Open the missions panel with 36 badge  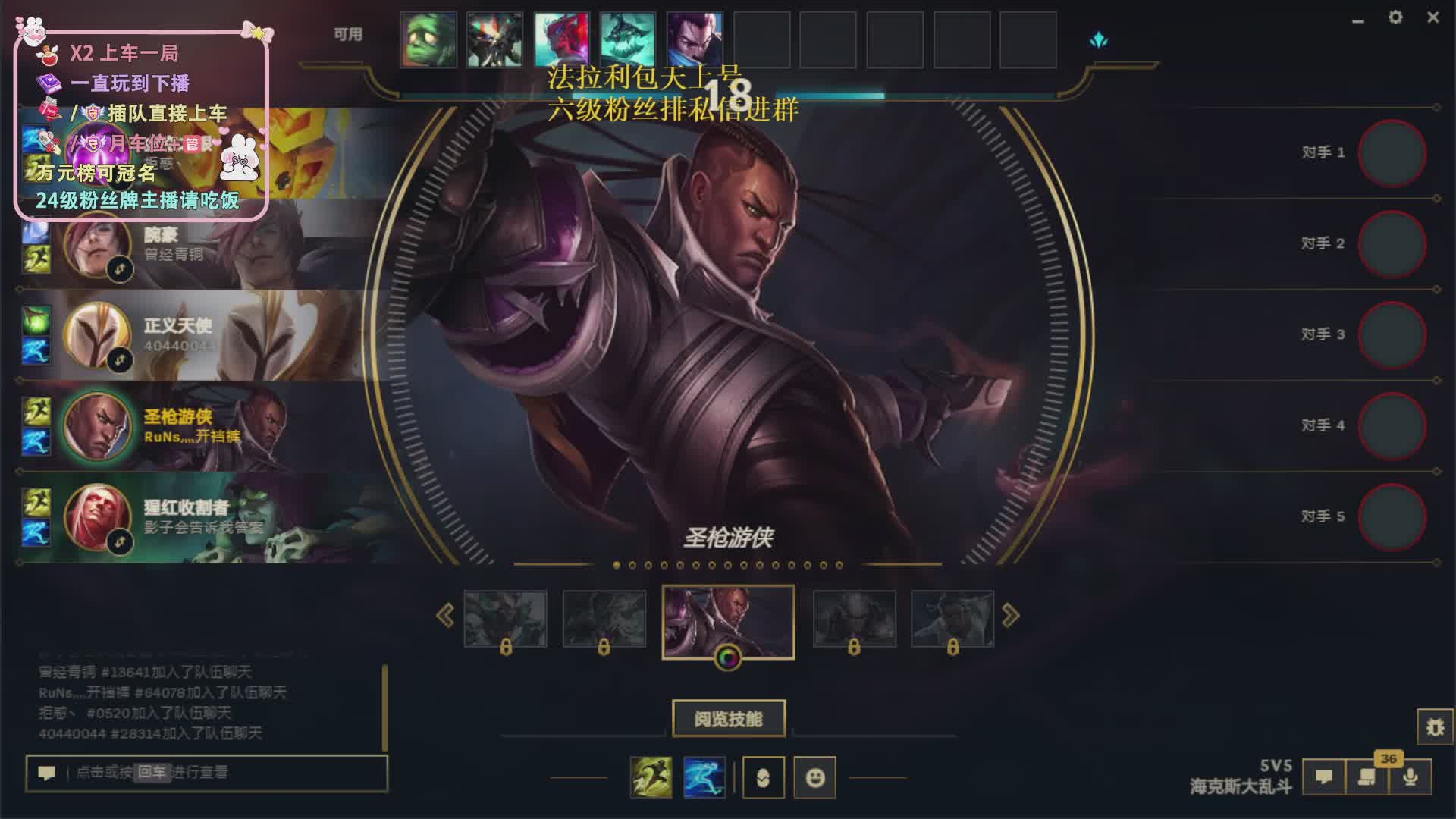tap(1367, 777)
